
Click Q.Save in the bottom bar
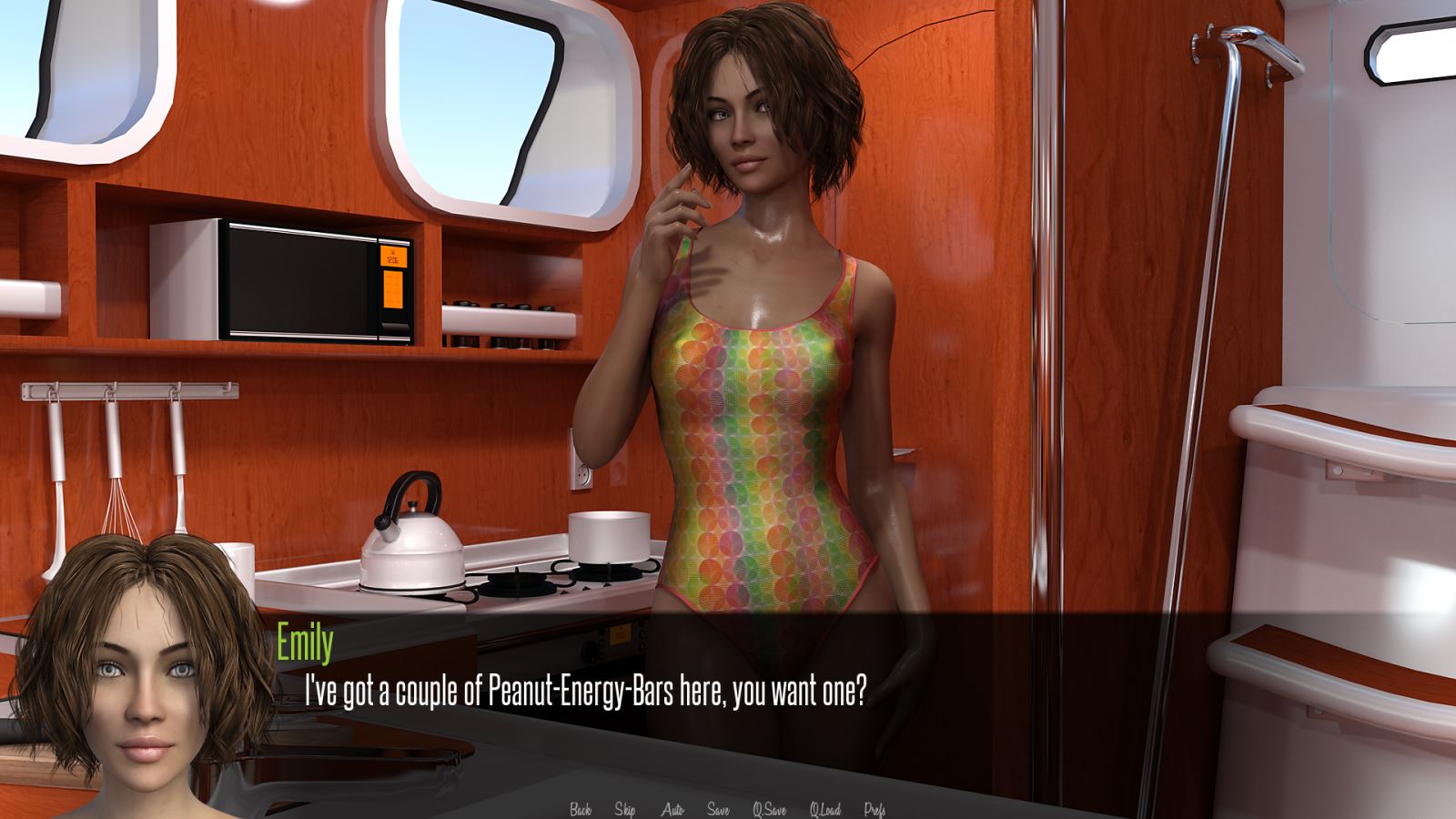point(769,808)
